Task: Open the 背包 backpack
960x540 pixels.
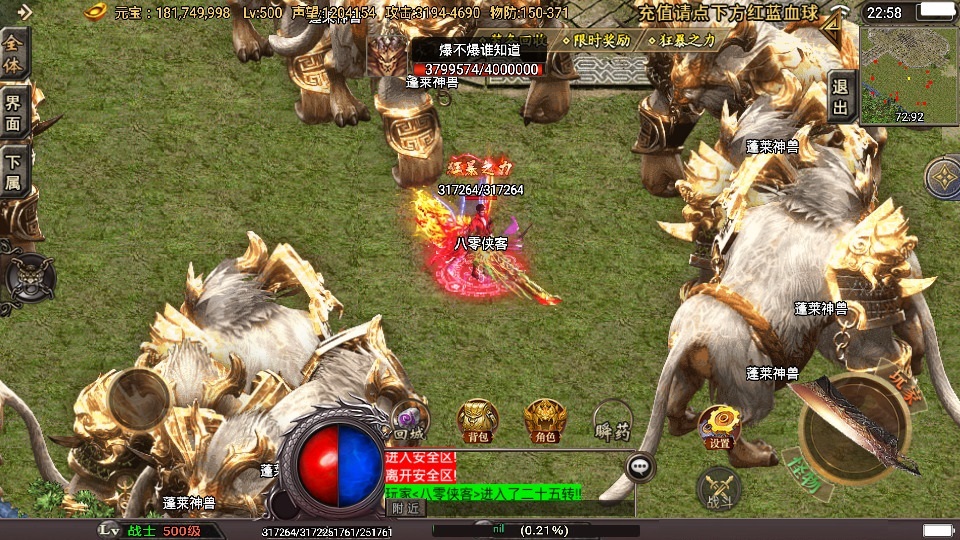Action: (477, 420)
